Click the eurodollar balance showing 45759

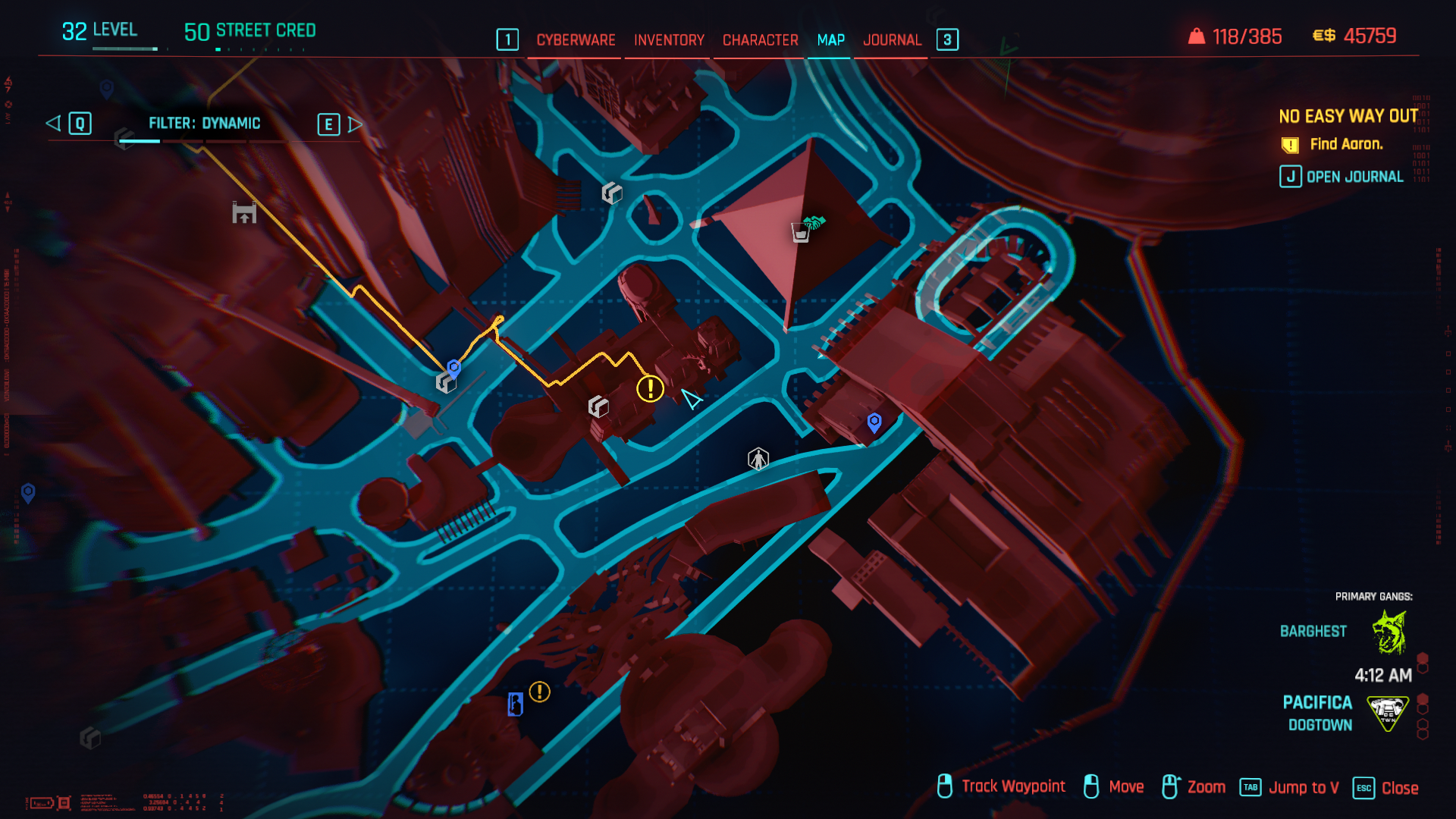(1370, 34)
